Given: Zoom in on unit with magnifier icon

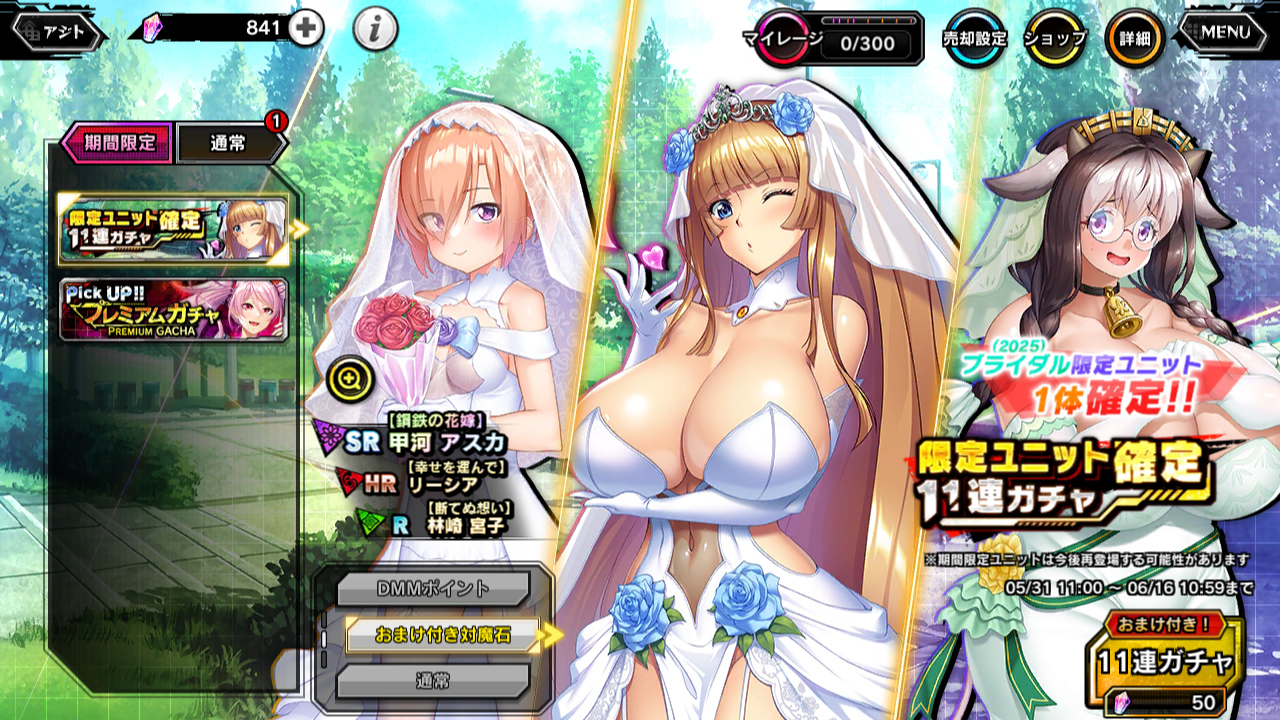Looking at the screenshot, I should tap(354, 378).
